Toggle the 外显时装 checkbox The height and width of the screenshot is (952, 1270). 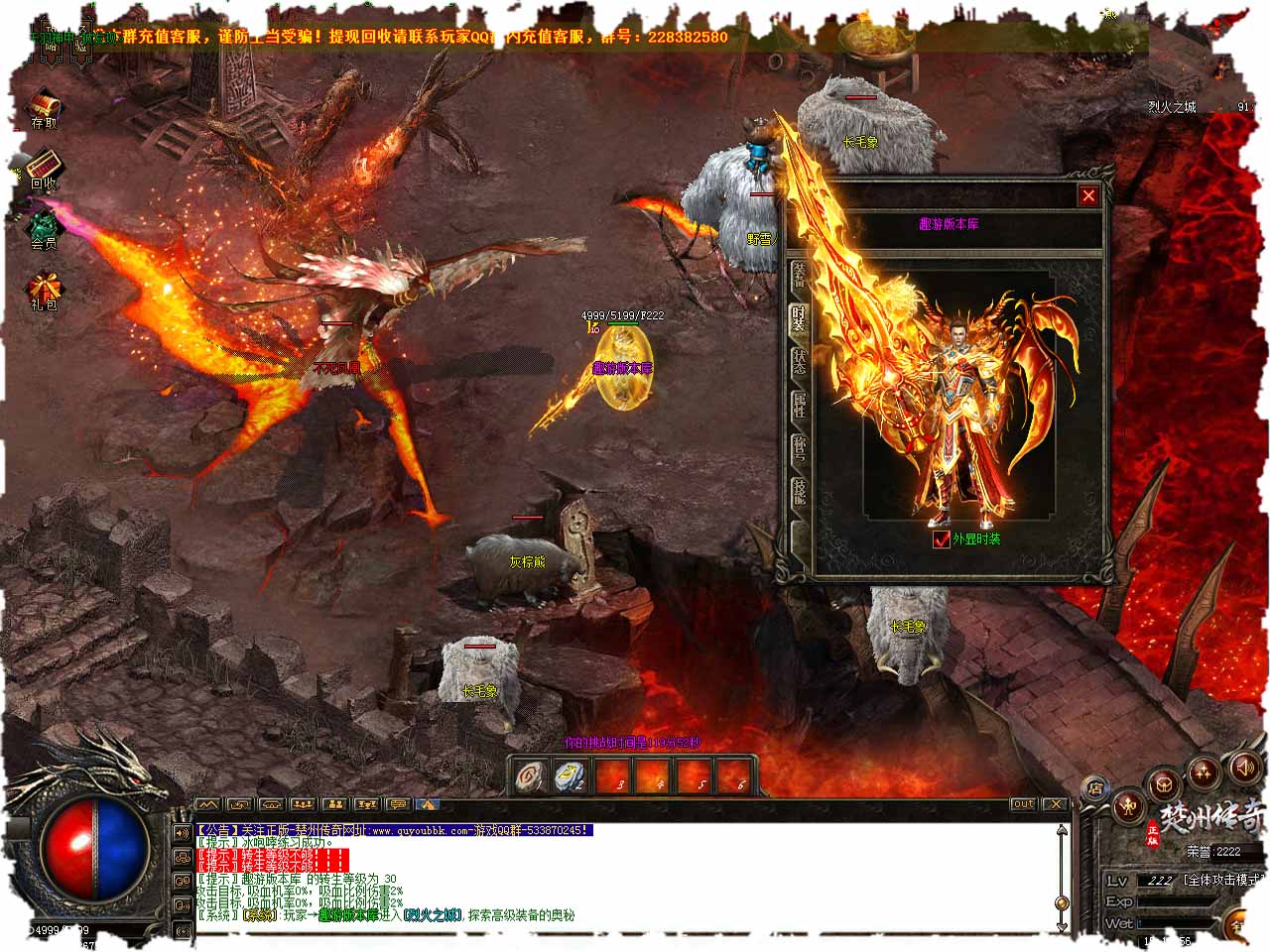[x=942, y=539]
